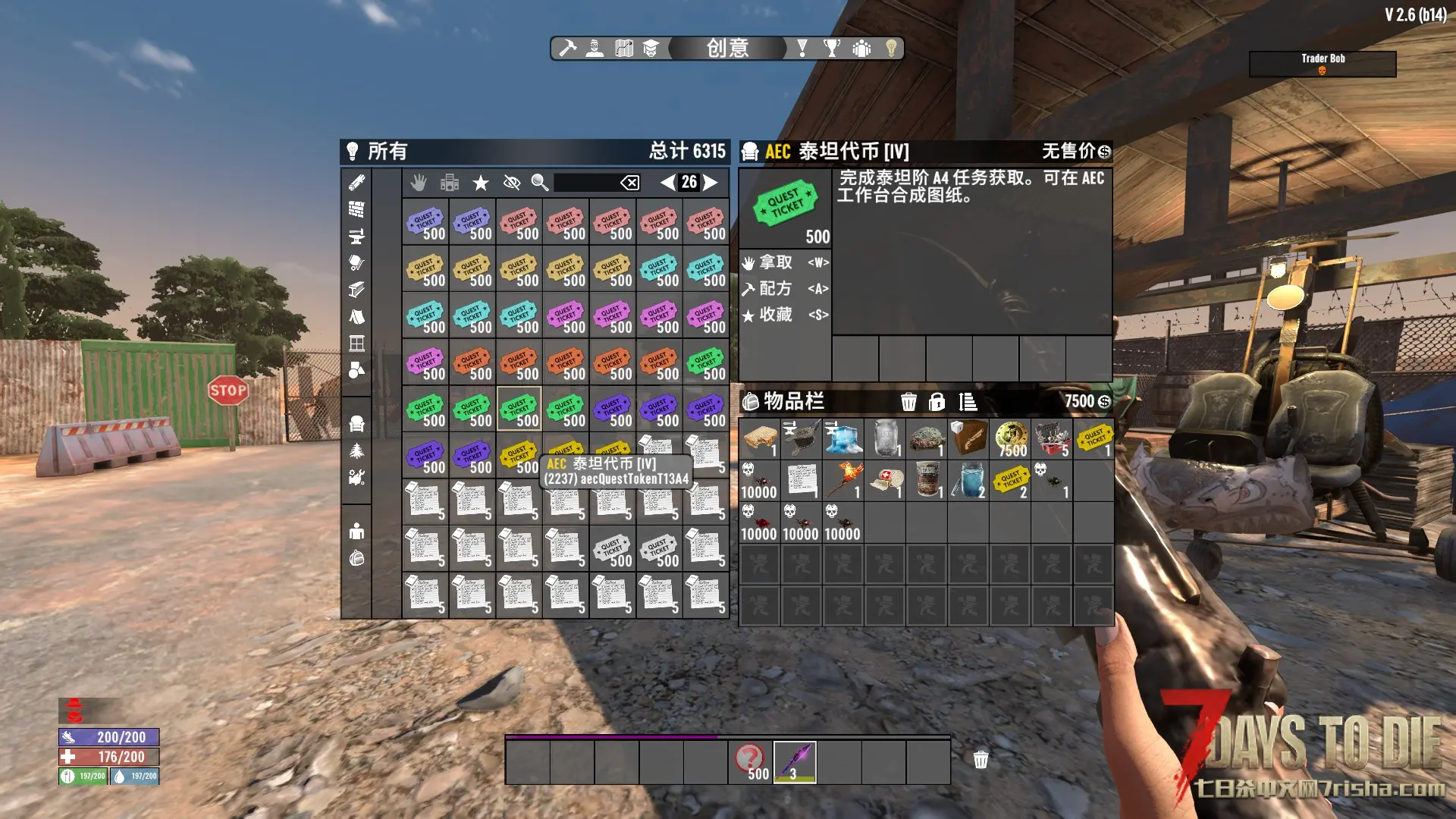Go to the next creative menu page
The image size is (1456, 819).
tap(710, 182)
